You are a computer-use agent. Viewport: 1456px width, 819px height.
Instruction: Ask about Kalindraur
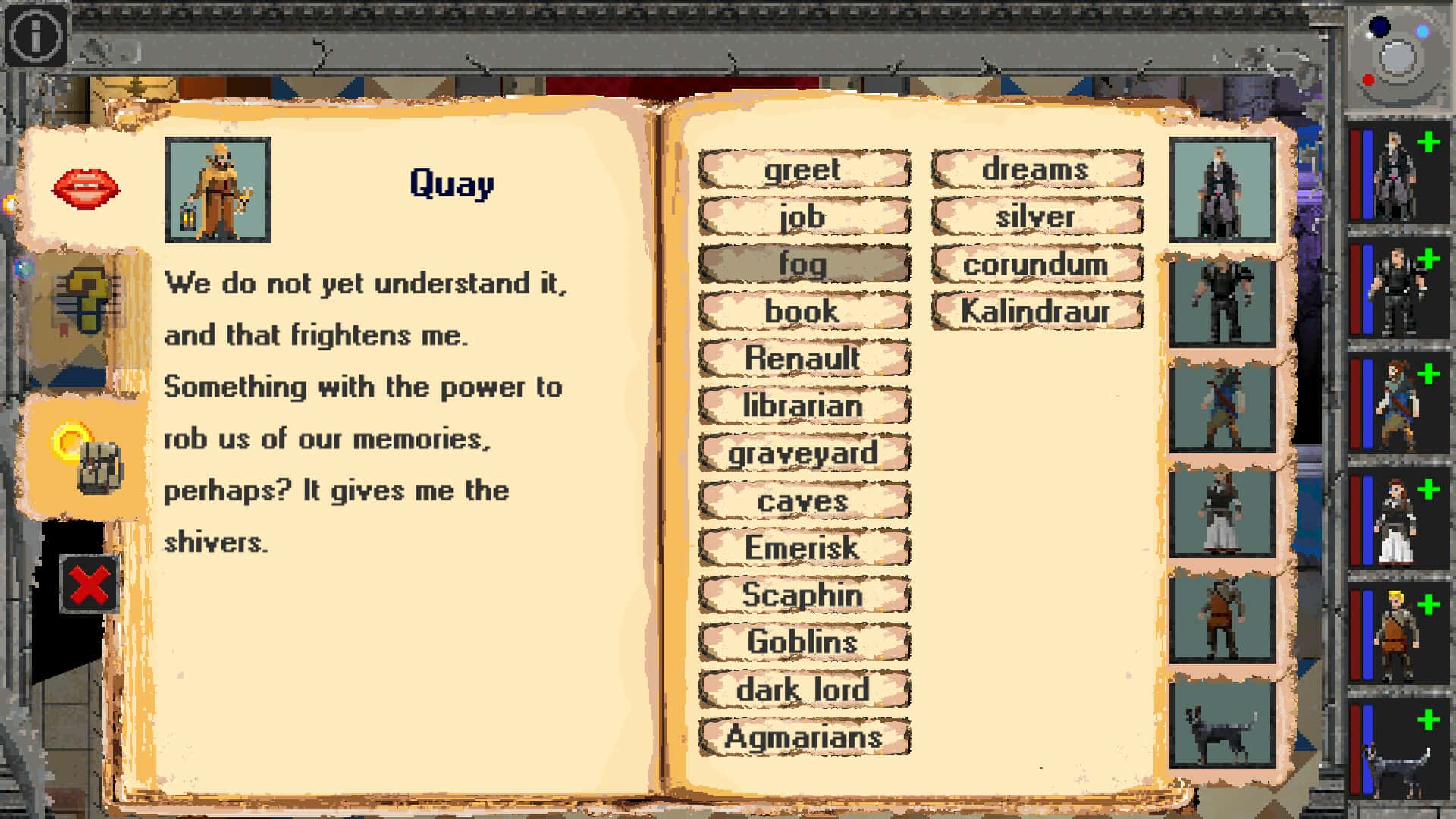tap(1036, 311)
